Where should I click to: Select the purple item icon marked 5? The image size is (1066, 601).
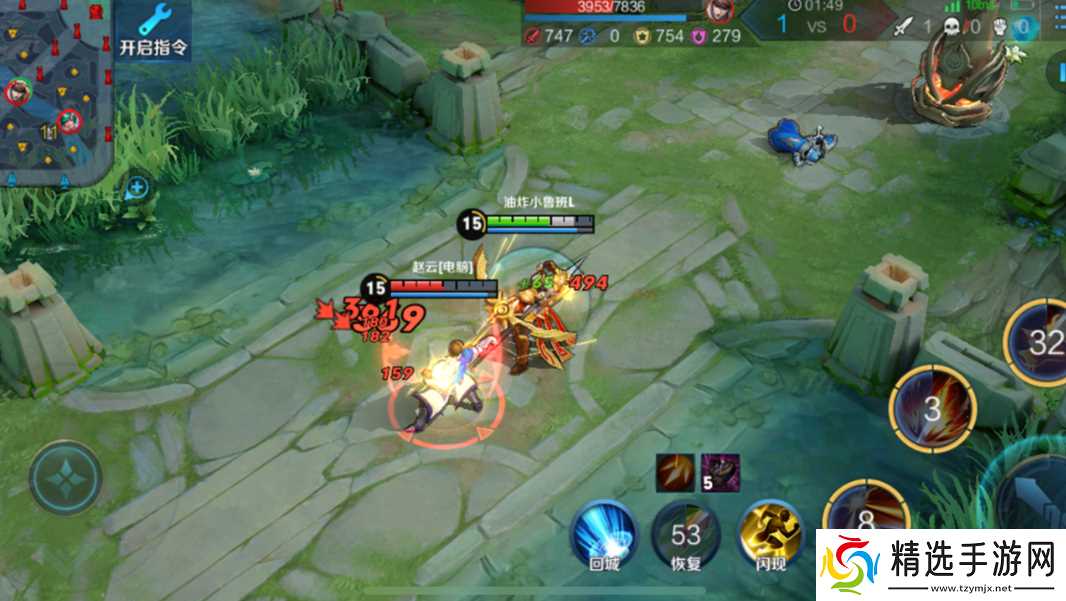coord(720,472)
